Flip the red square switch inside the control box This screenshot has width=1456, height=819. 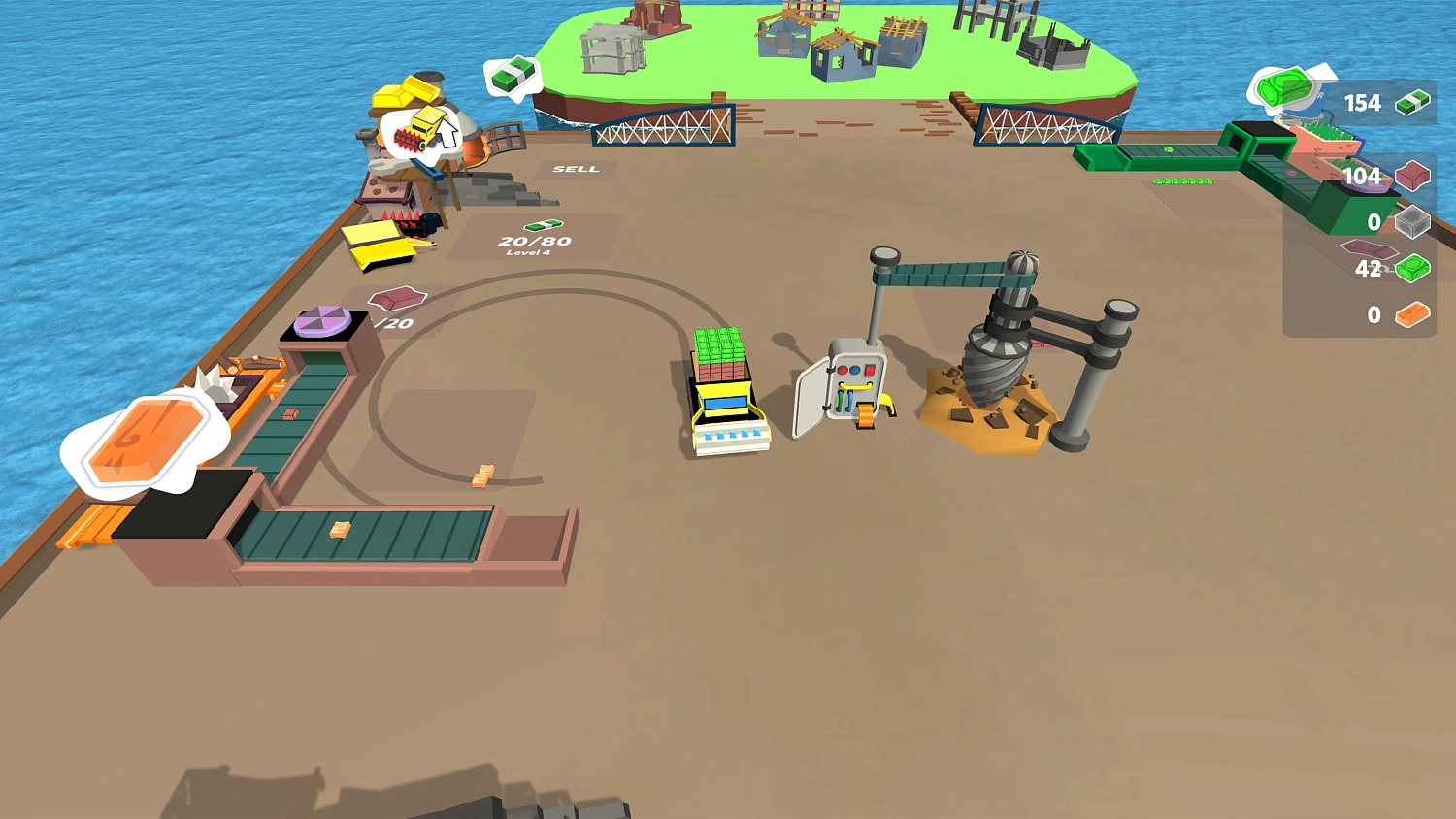(x=870, y=370)
